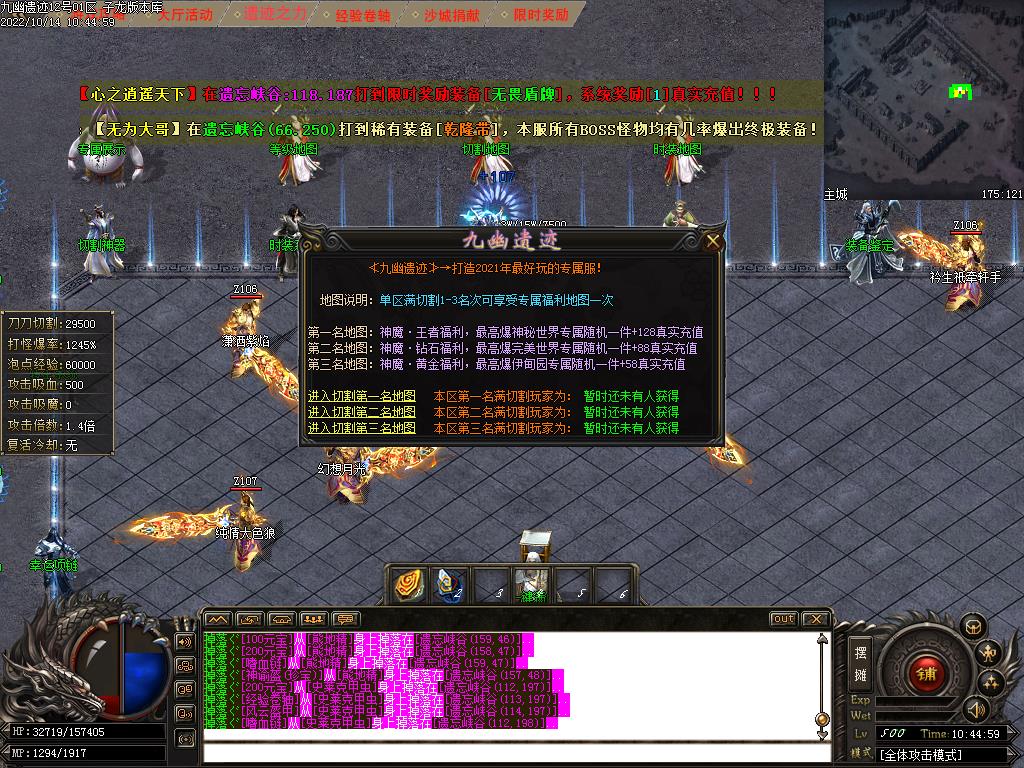1024x768 pixels.
Task: Open the 限时奖励 menu
Action: pyautogui.click(x=540, y=15)
